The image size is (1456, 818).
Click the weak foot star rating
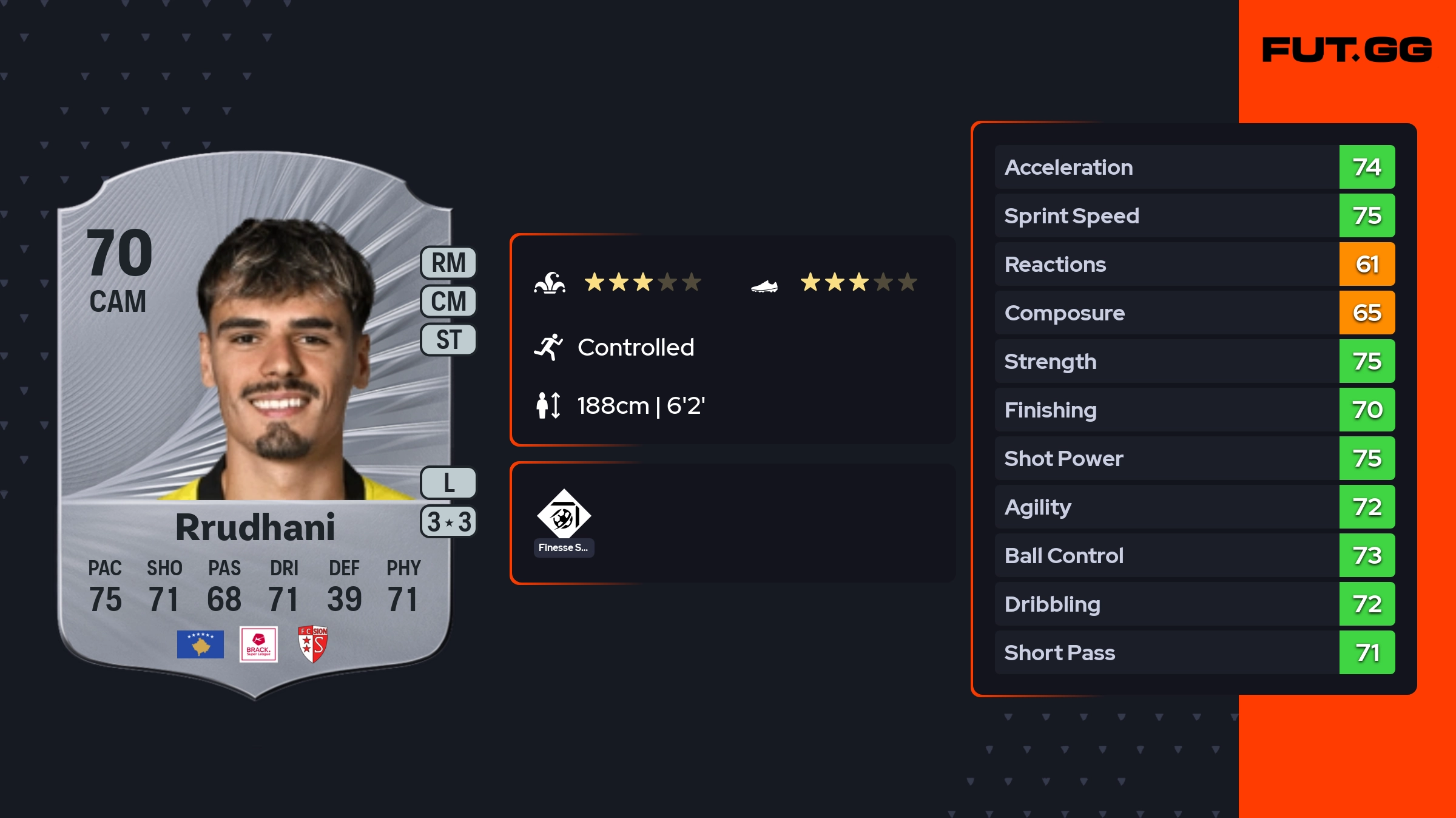[x=858, y=282]
